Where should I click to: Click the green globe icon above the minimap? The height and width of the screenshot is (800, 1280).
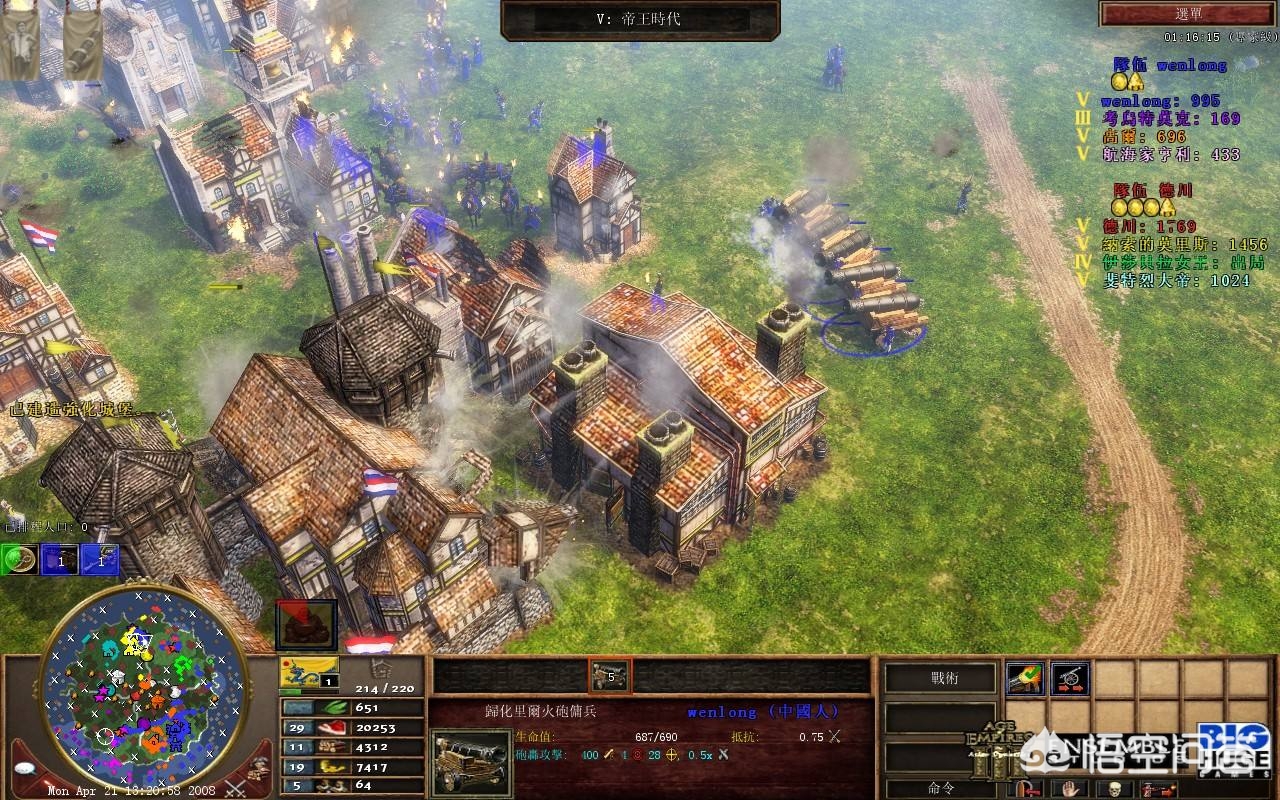[18, 560]
